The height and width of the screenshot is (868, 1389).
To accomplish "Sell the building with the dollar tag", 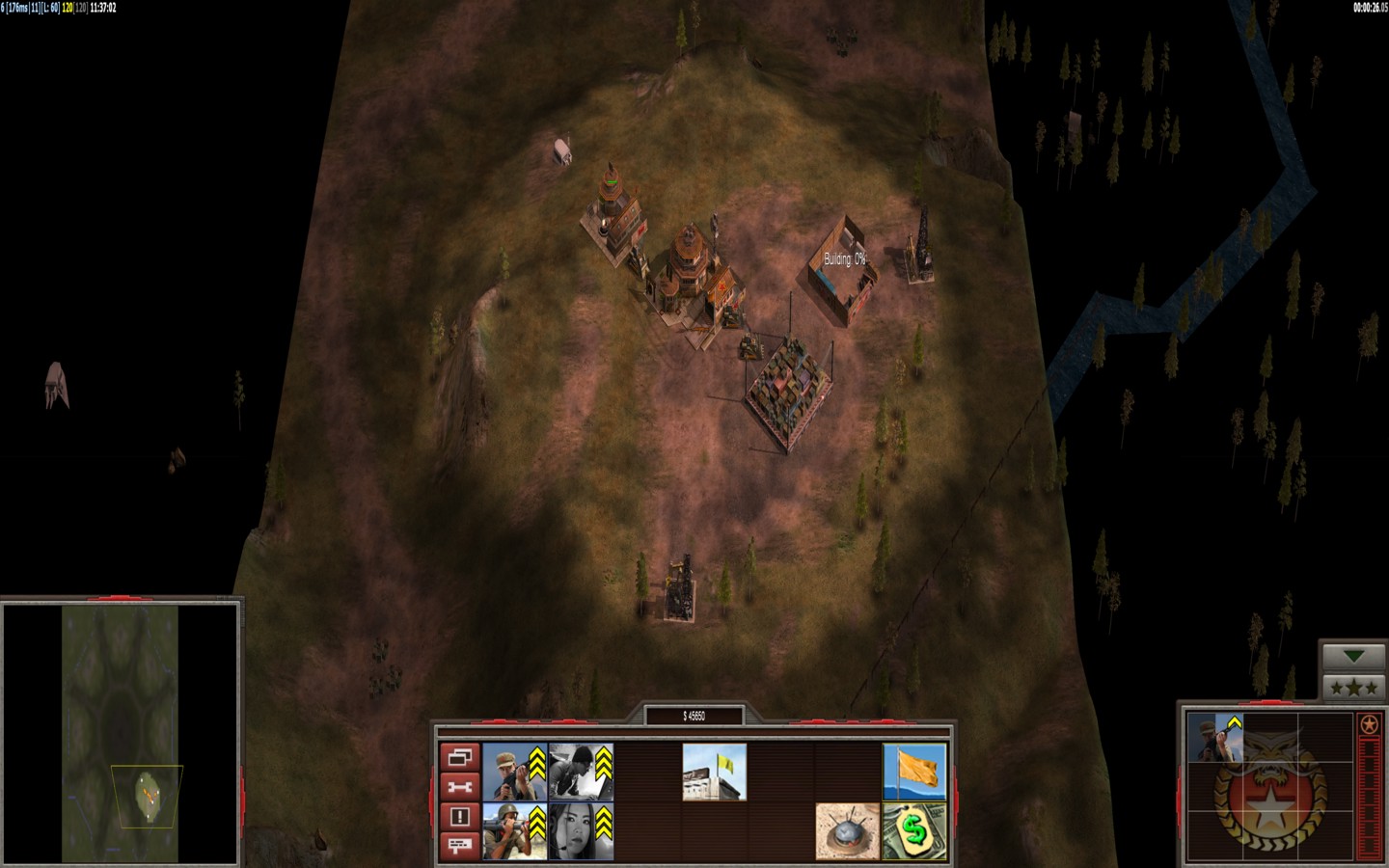I will 914,830.
